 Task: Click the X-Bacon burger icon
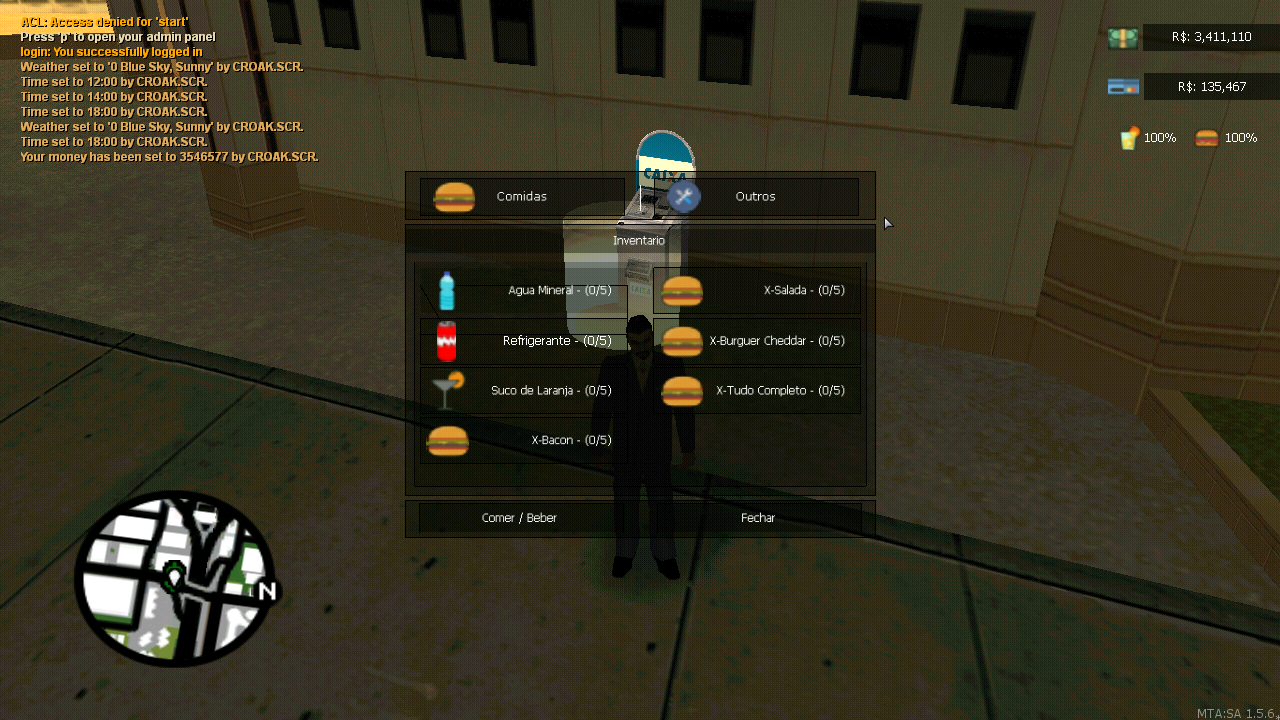point(447,440)
